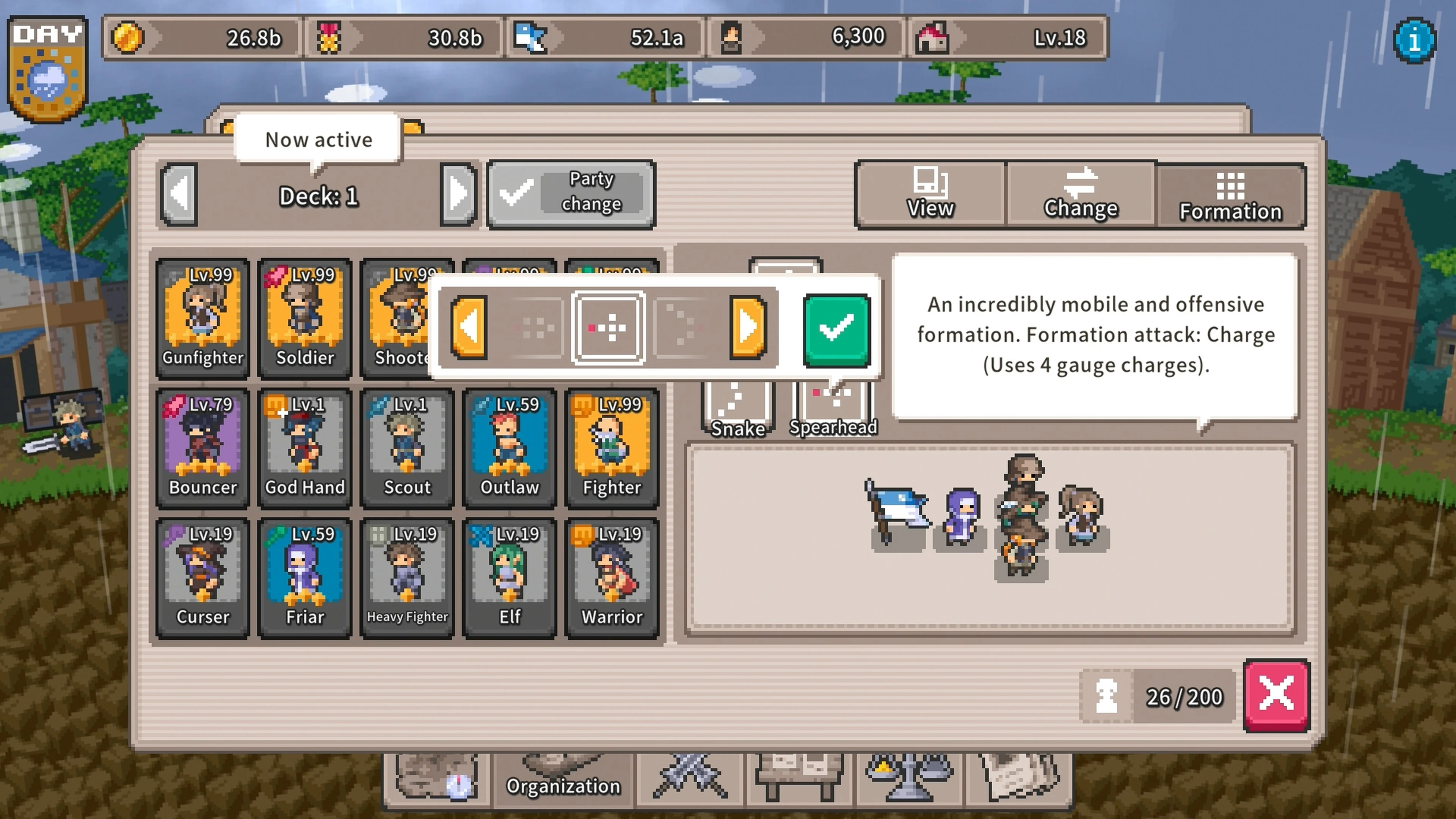Viewport: 1456px width, 819px height.
Task: Click the house level indicator showing Lv.18
Action: tap(1006, 37)
